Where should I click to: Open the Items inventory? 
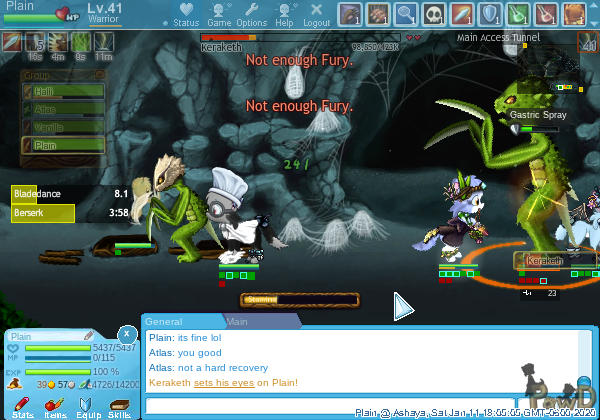click(55, 404)
